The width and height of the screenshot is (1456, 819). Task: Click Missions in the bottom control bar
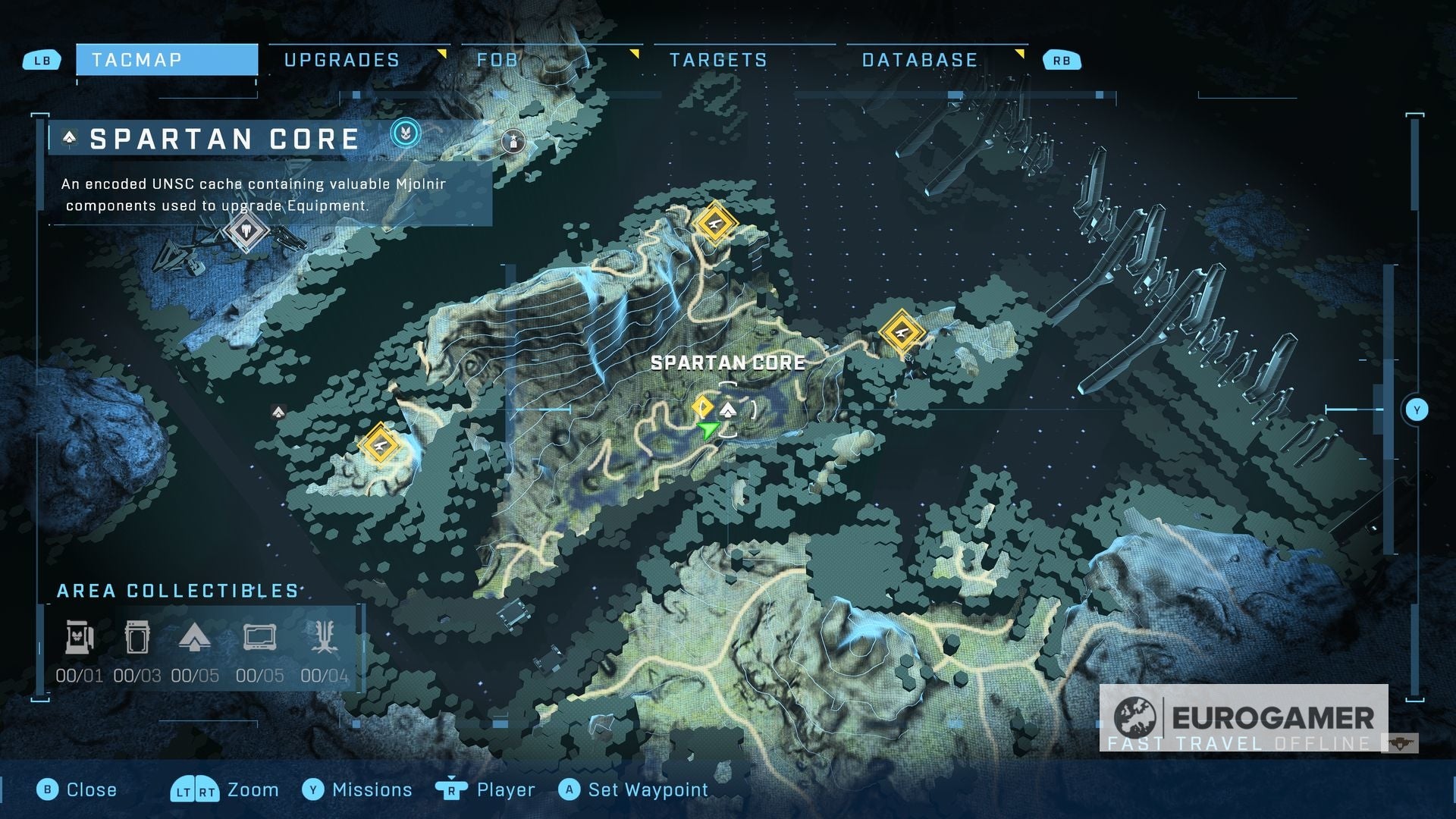point(371,789)
